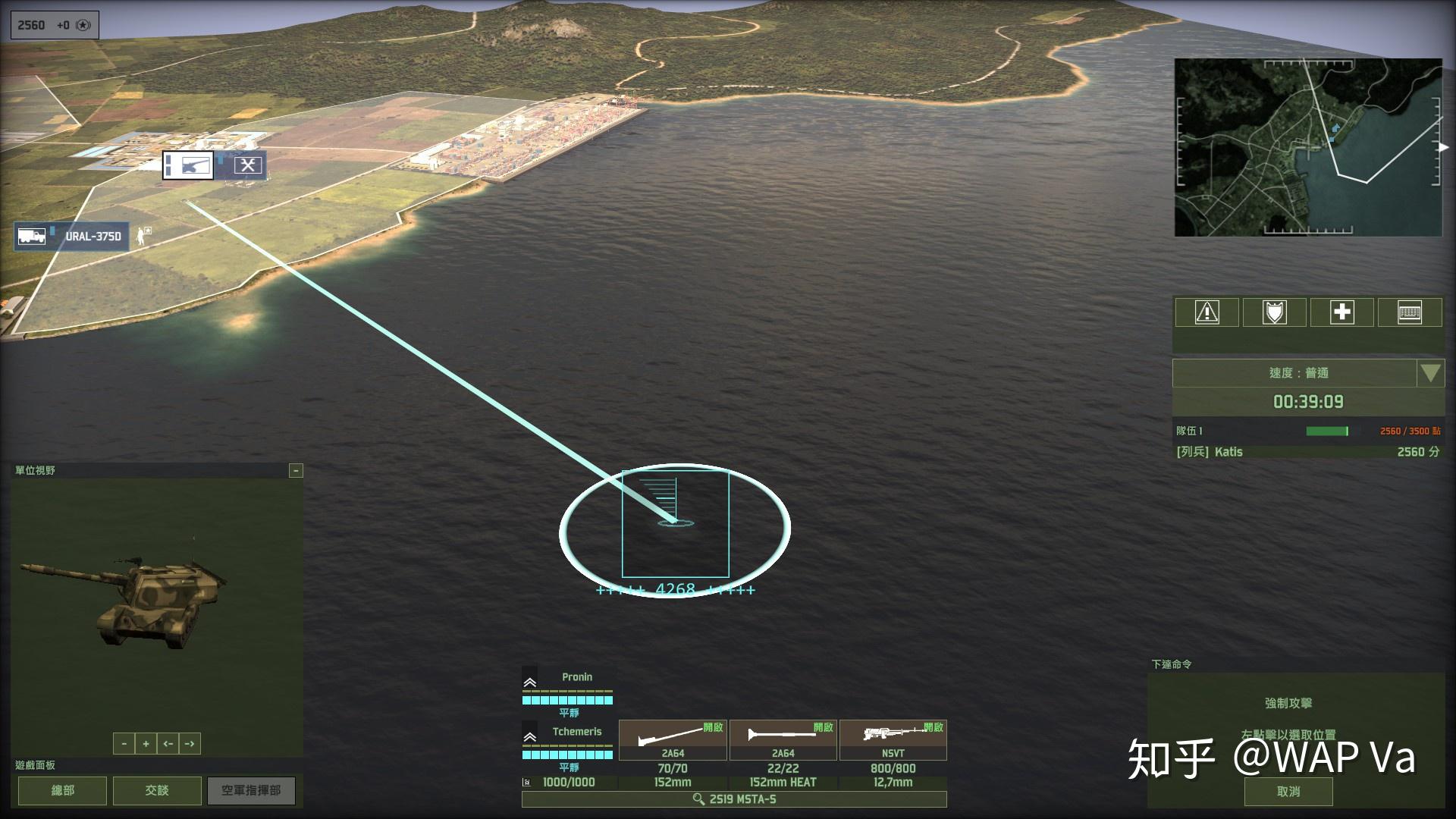Viewport: 1456px width, 819px height.
Task: Toggle 開啟 on the first 2A64 cannon
Action: [x=713, y=726]
